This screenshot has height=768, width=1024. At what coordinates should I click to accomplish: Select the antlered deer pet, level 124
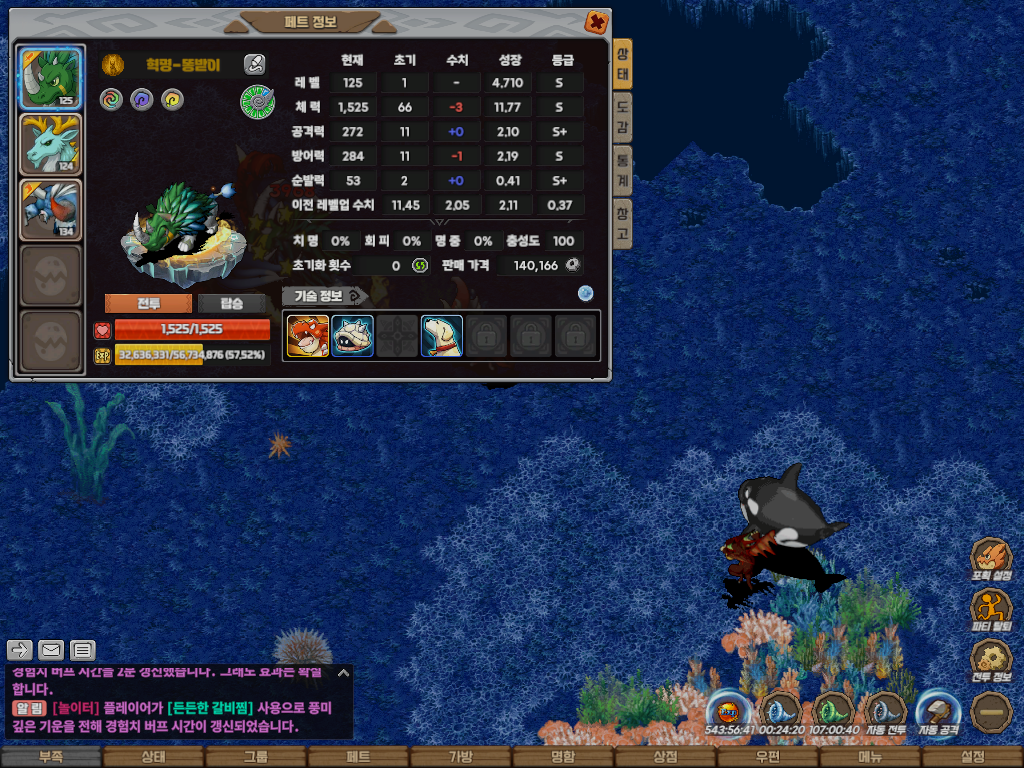pos(51,144)
